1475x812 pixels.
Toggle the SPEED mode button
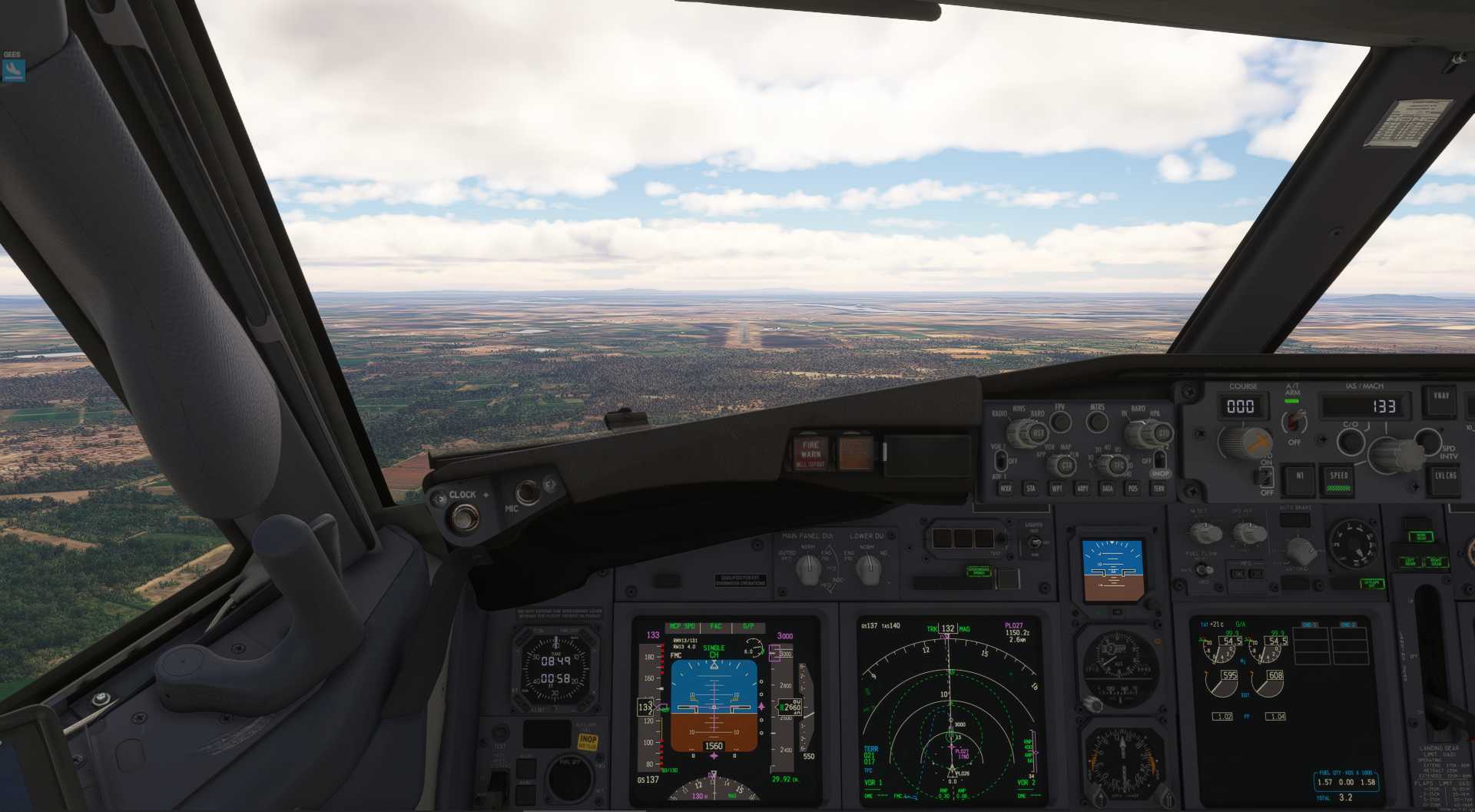click(x=1339, y=478)
